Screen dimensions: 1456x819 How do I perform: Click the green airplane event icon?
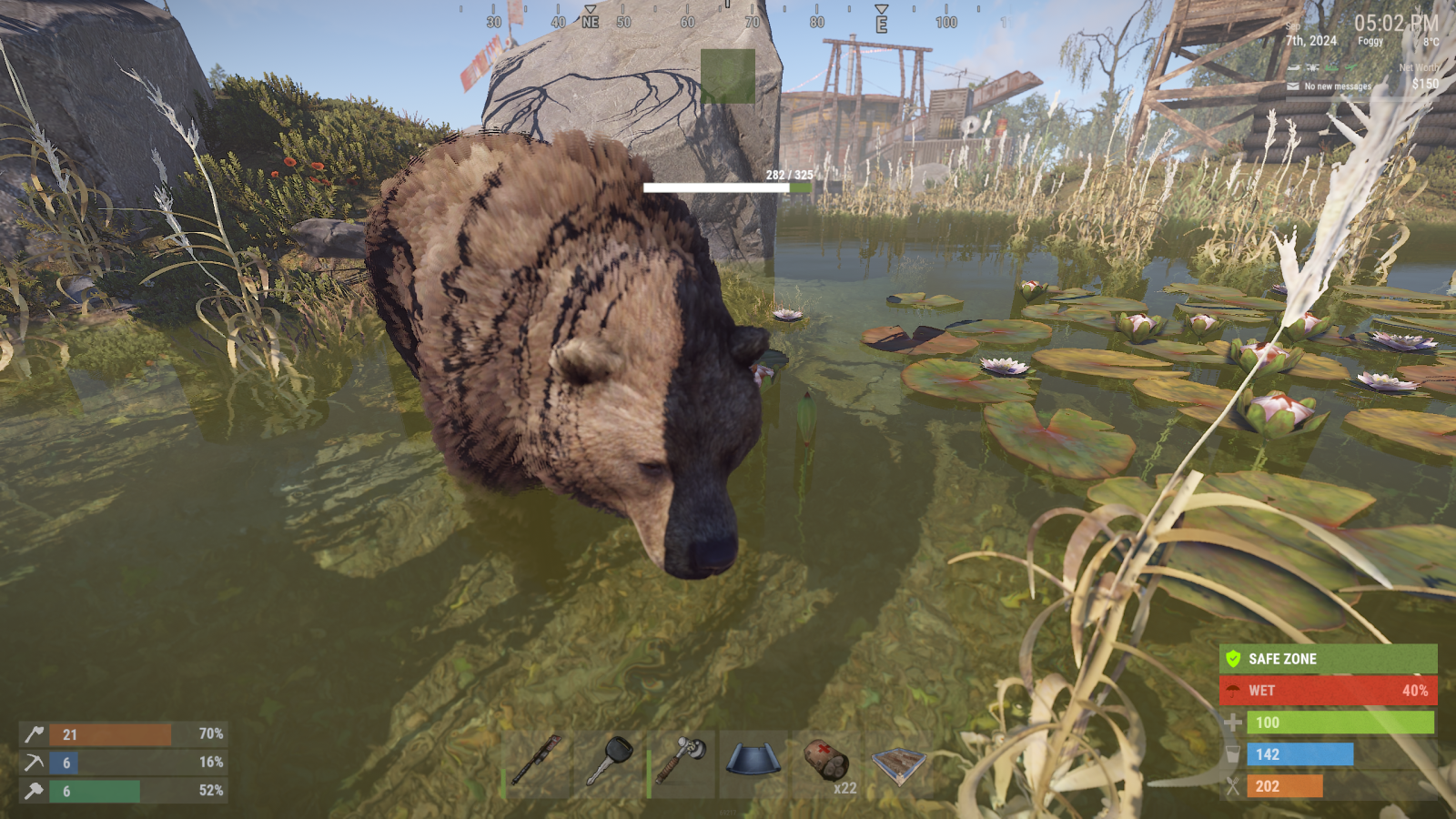(x=1351, y=67)
